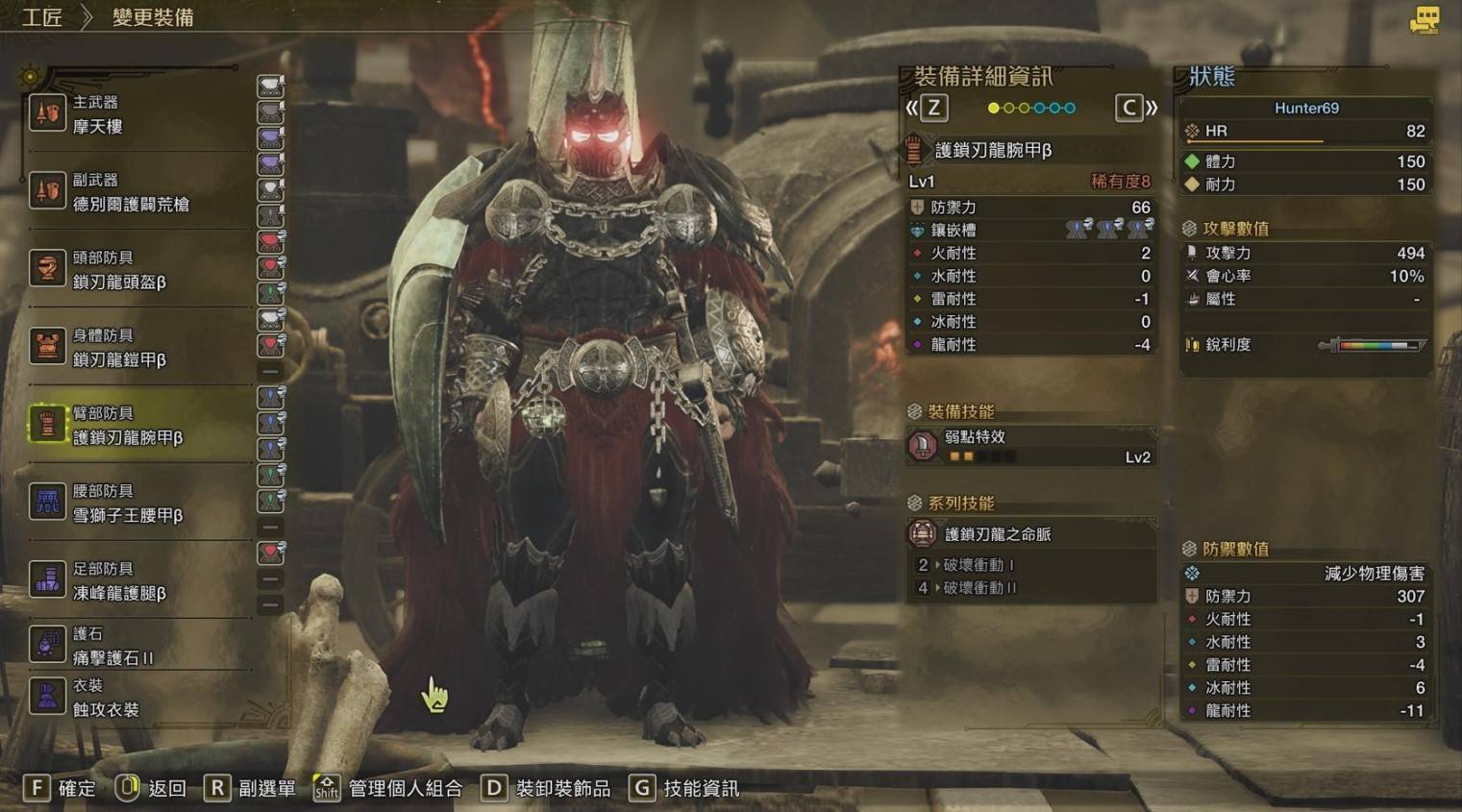Open the 副選單 sub menu

(x=250, y=788)
